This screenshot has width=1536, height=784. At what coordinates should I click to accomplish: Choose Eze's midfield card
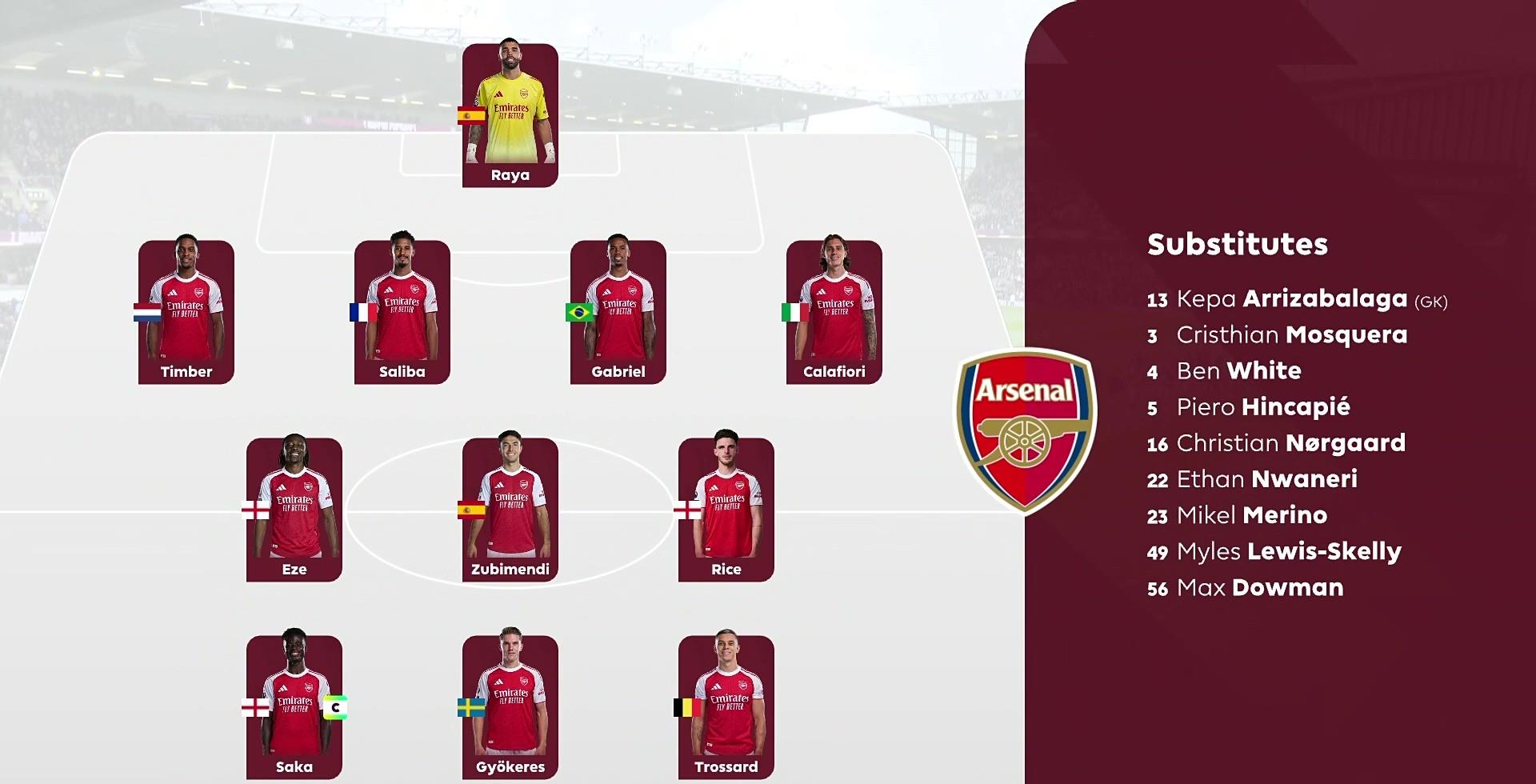[294, 510]
